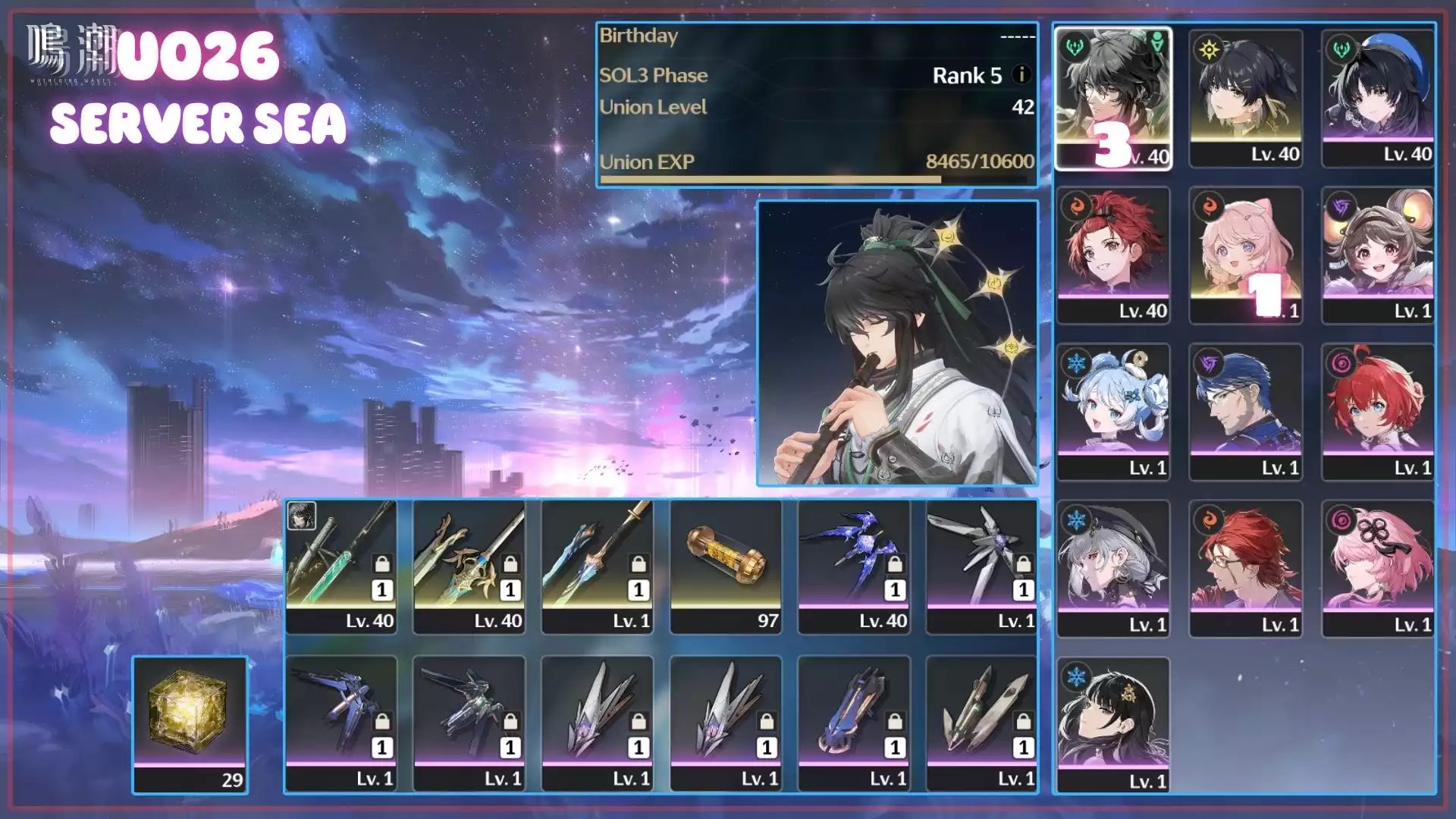Image resolution: width=1456 pixels, height=819 pixels.
Task: Pick the pink-haired girl with black hair ornament
Action: [1377, 568]
